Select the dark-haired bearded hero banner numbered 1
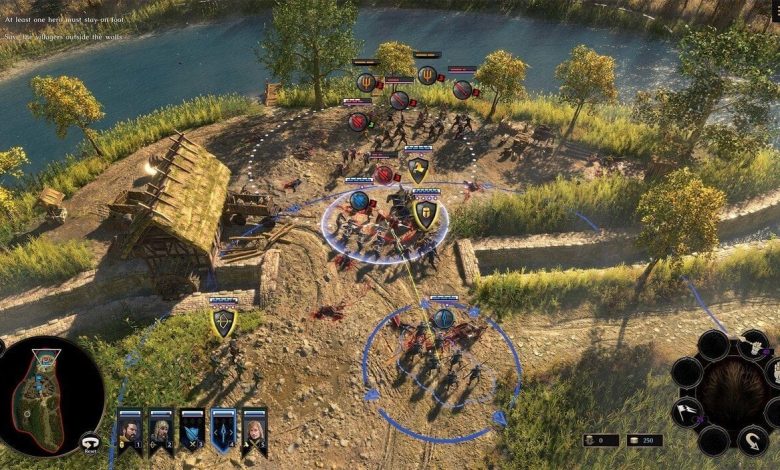 pos(130,431)
